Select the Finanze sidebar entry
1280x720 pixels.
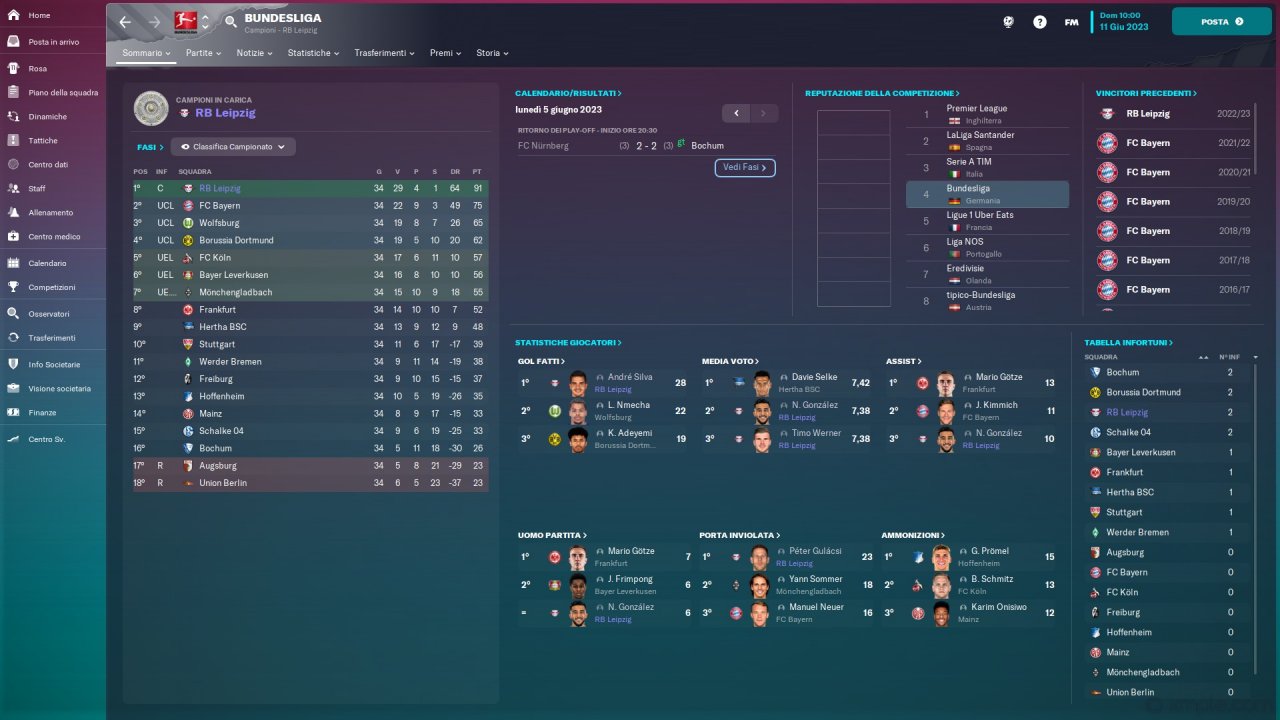tap(42, 412)
